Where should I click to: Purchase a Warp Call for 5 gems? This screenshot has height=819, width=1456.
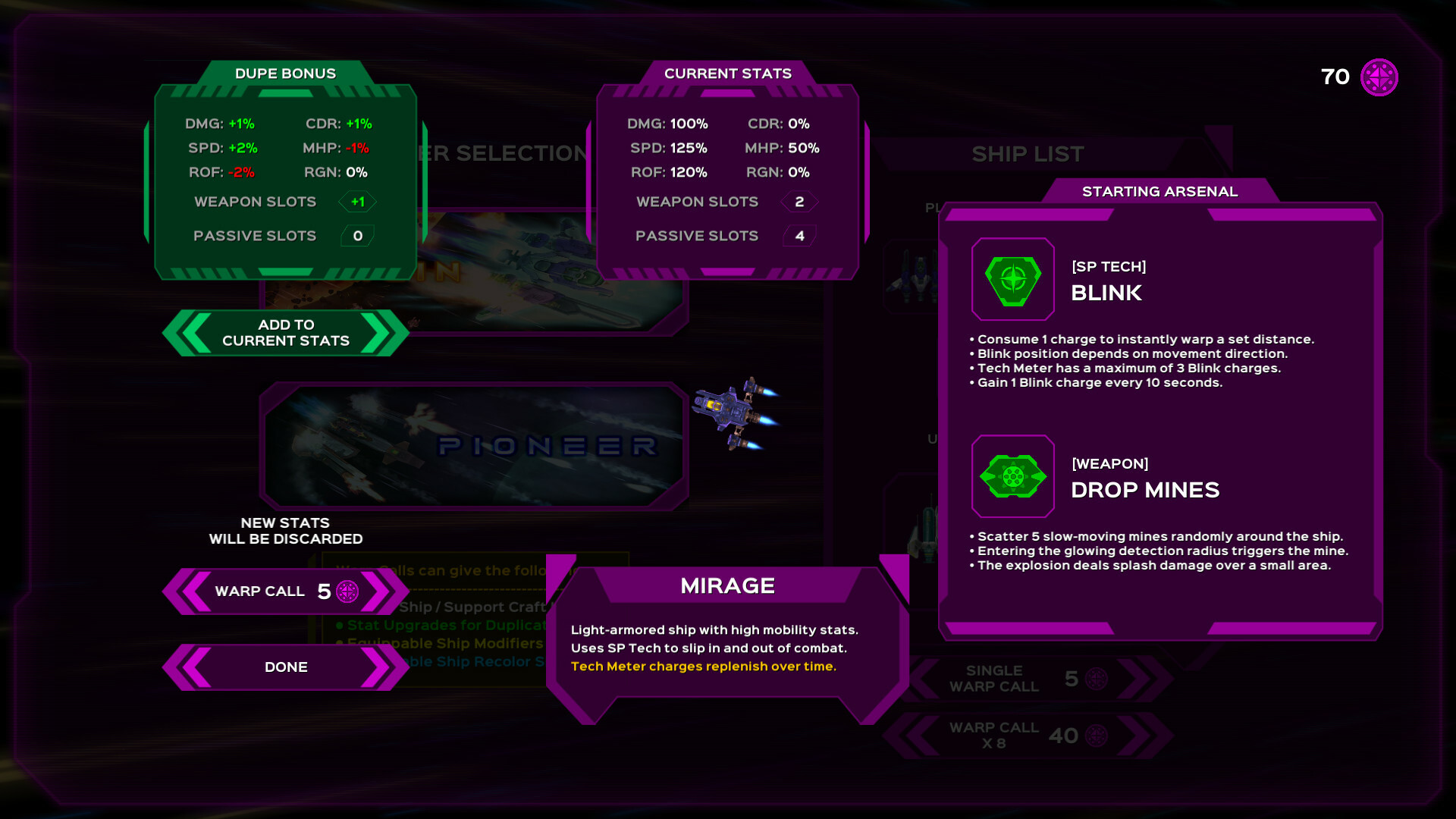285,591
